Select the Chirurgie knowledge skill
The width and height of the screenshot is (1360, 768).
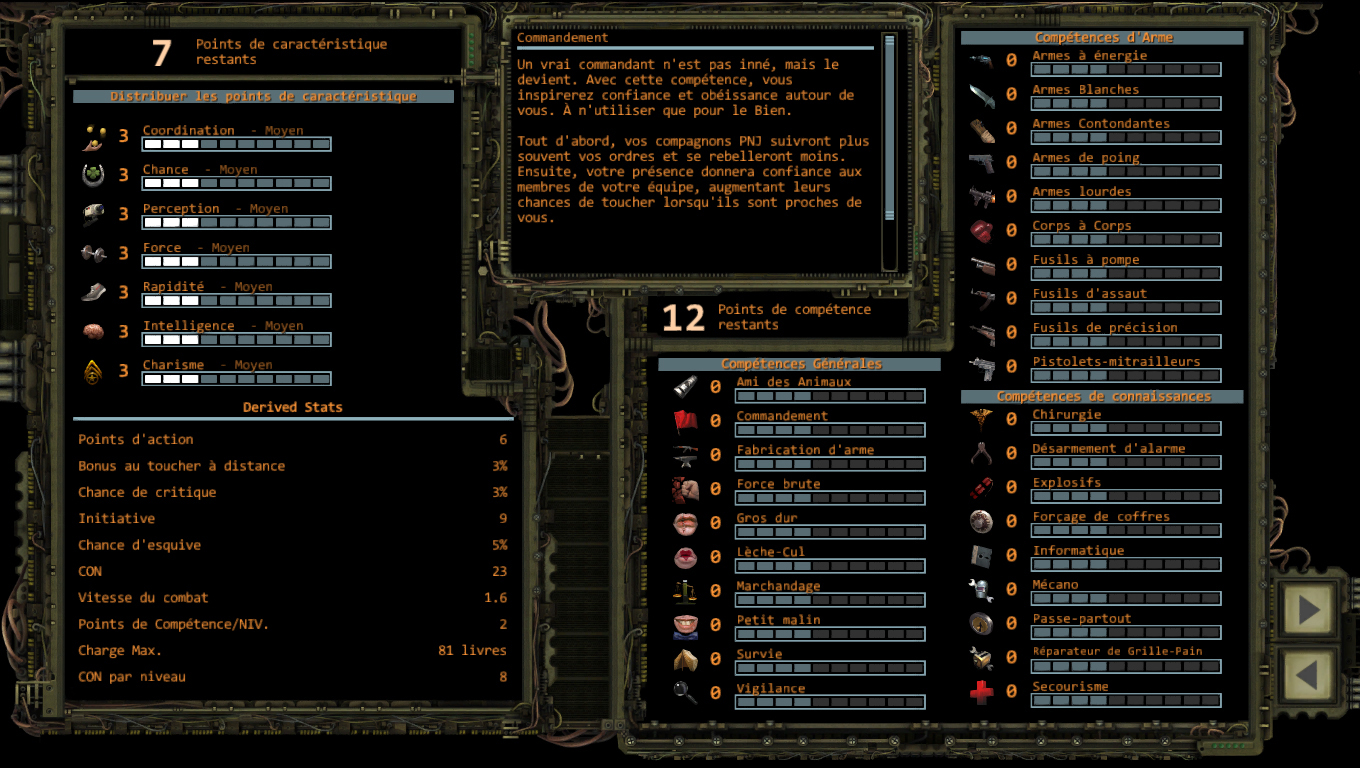pos(1066,415)
